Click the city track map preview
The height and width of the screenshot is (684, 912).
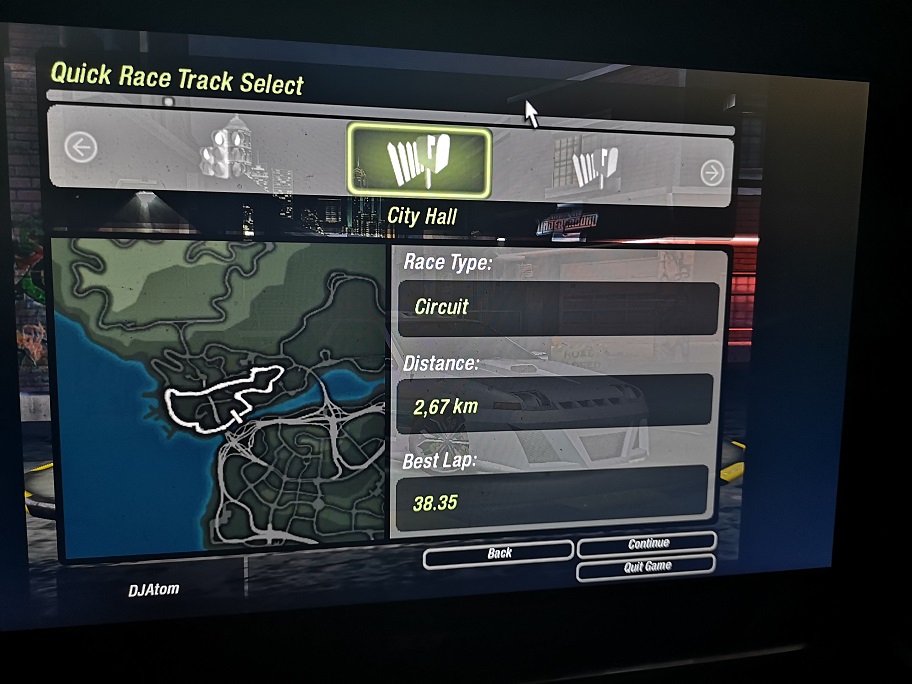[x=220, y=400]
